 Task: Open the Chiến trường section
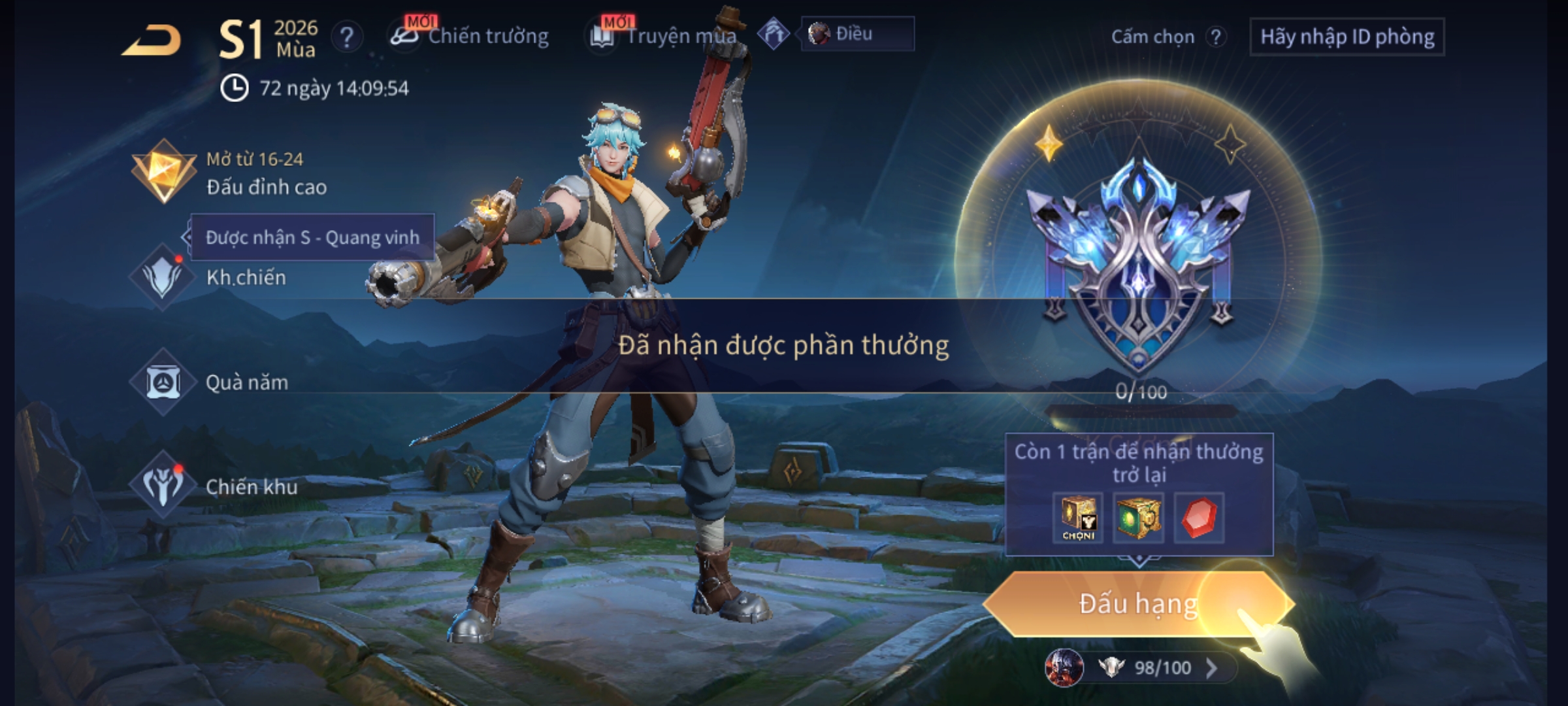pyautogui.click(x=470, y=36)
